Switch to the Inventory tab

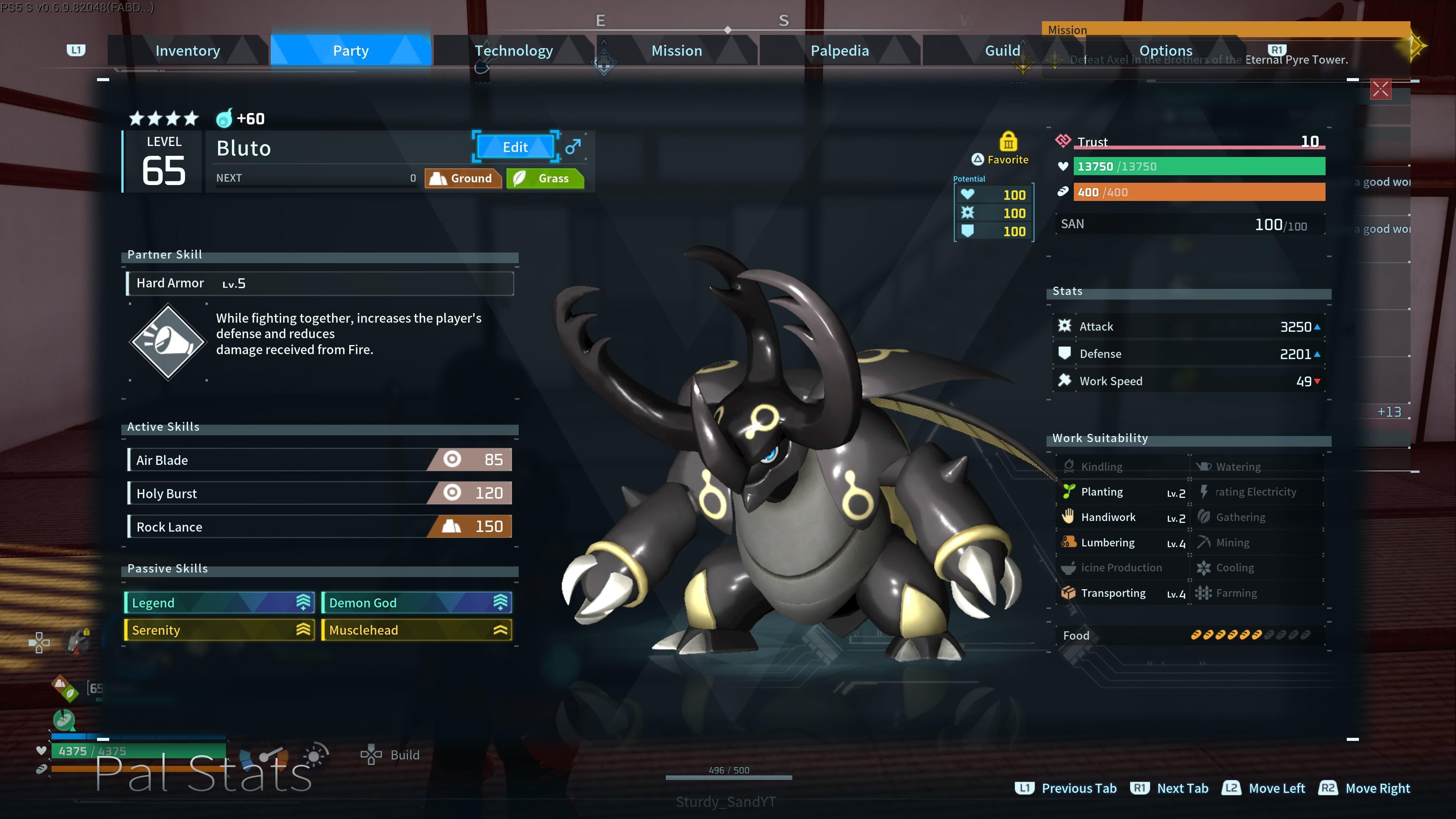188,51
